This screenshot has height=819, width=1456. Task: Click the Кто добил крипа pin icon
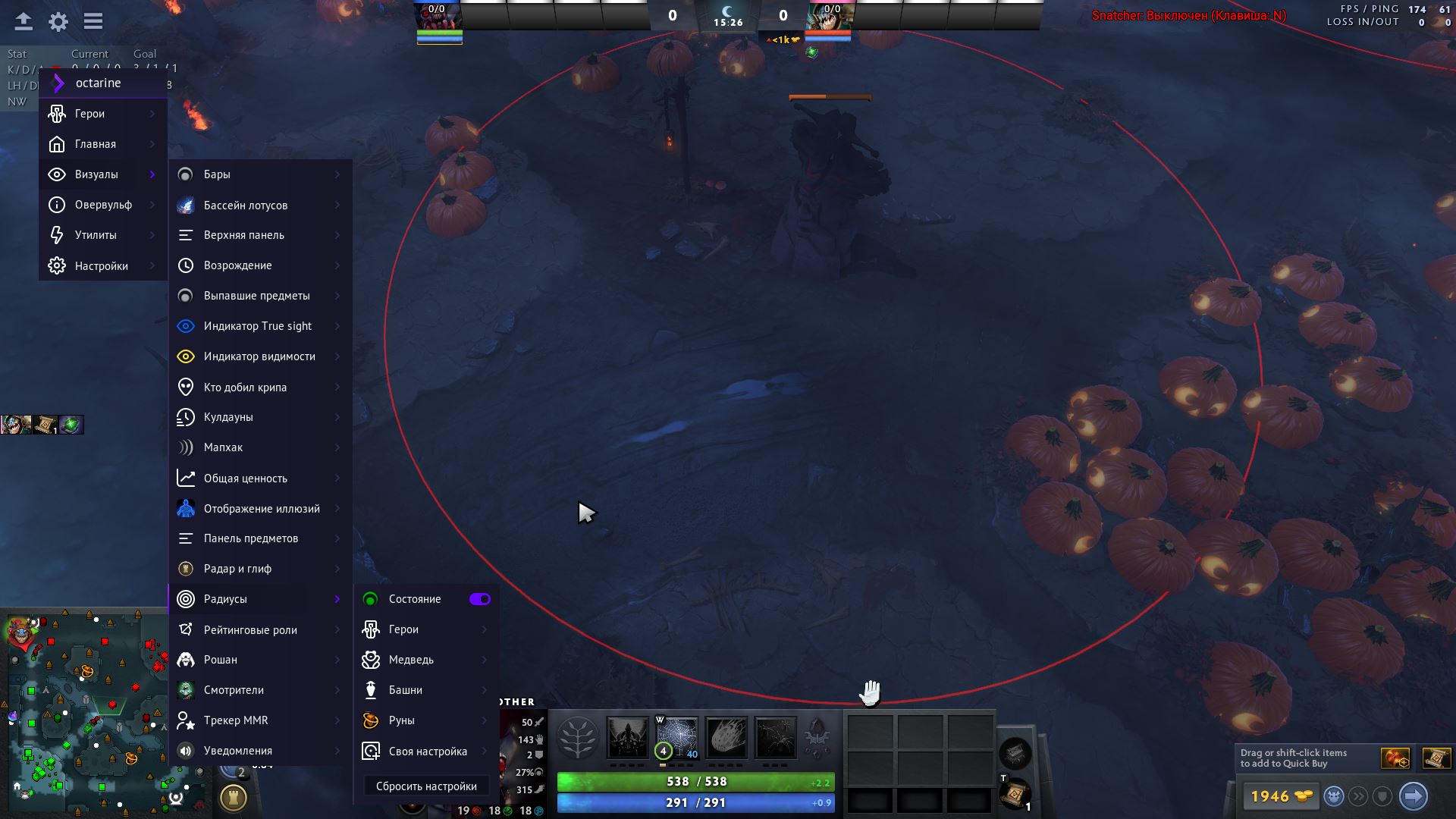(x=184, y=387)
